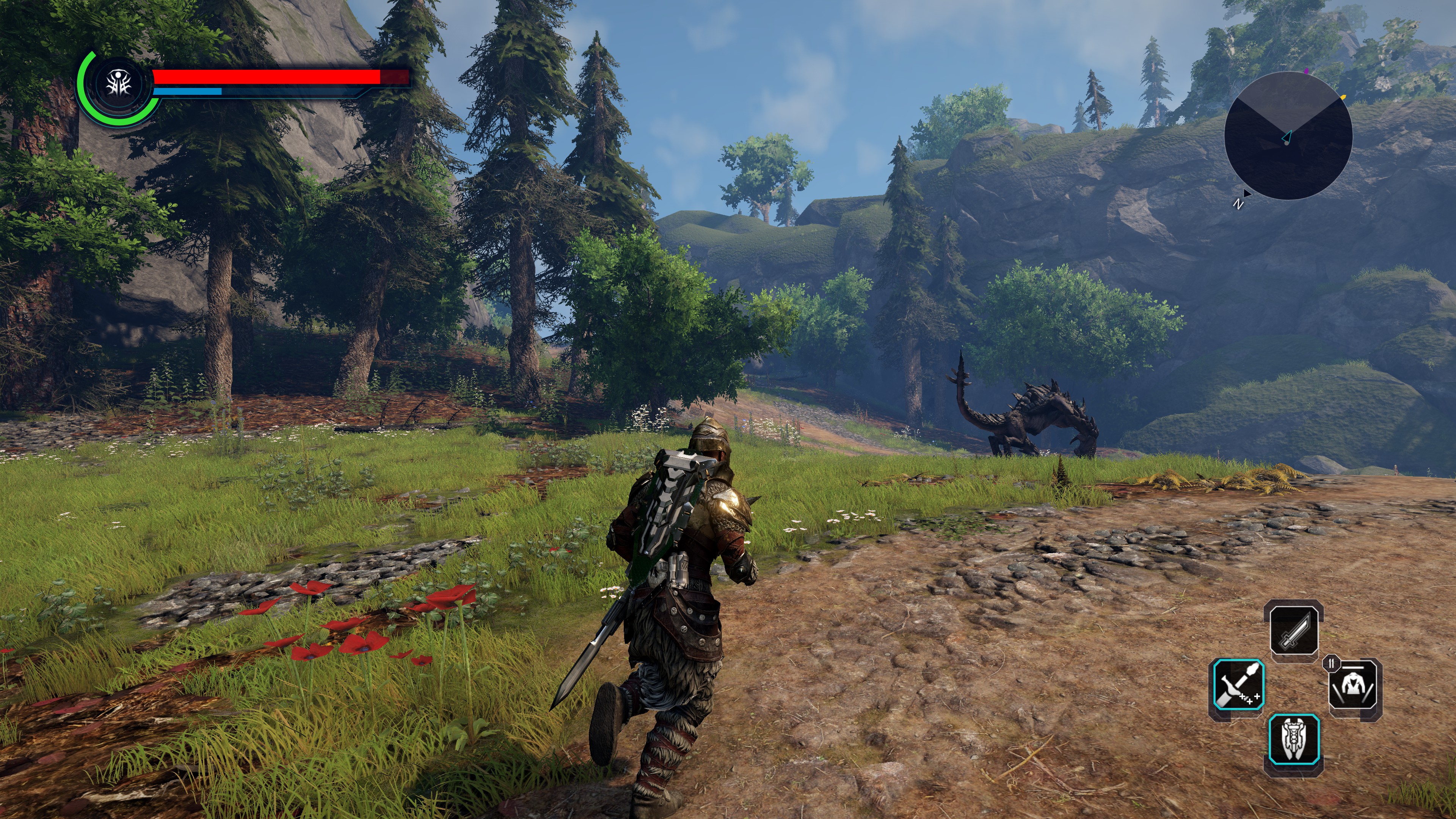This screenshot has width=1456, height=819.
Task: Click the faction emblem portrait
Action: (119, 85)
